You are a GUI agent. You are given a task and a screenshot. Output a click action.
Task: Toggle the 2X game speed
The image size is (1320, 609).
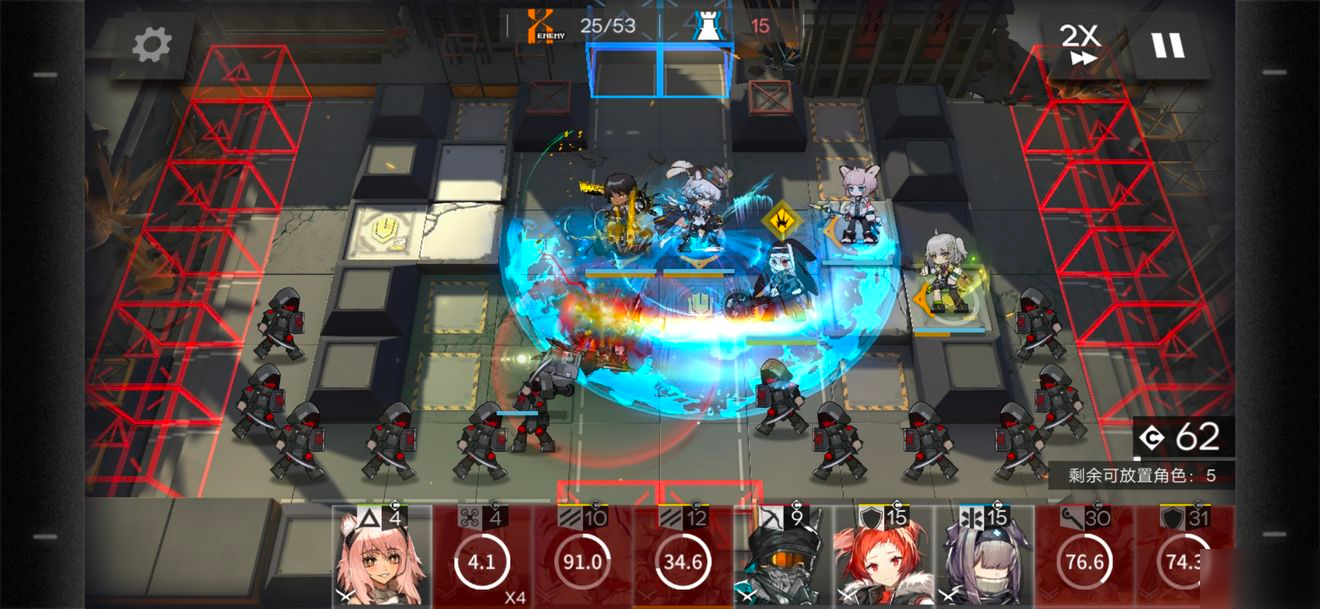click(1079, 45)
